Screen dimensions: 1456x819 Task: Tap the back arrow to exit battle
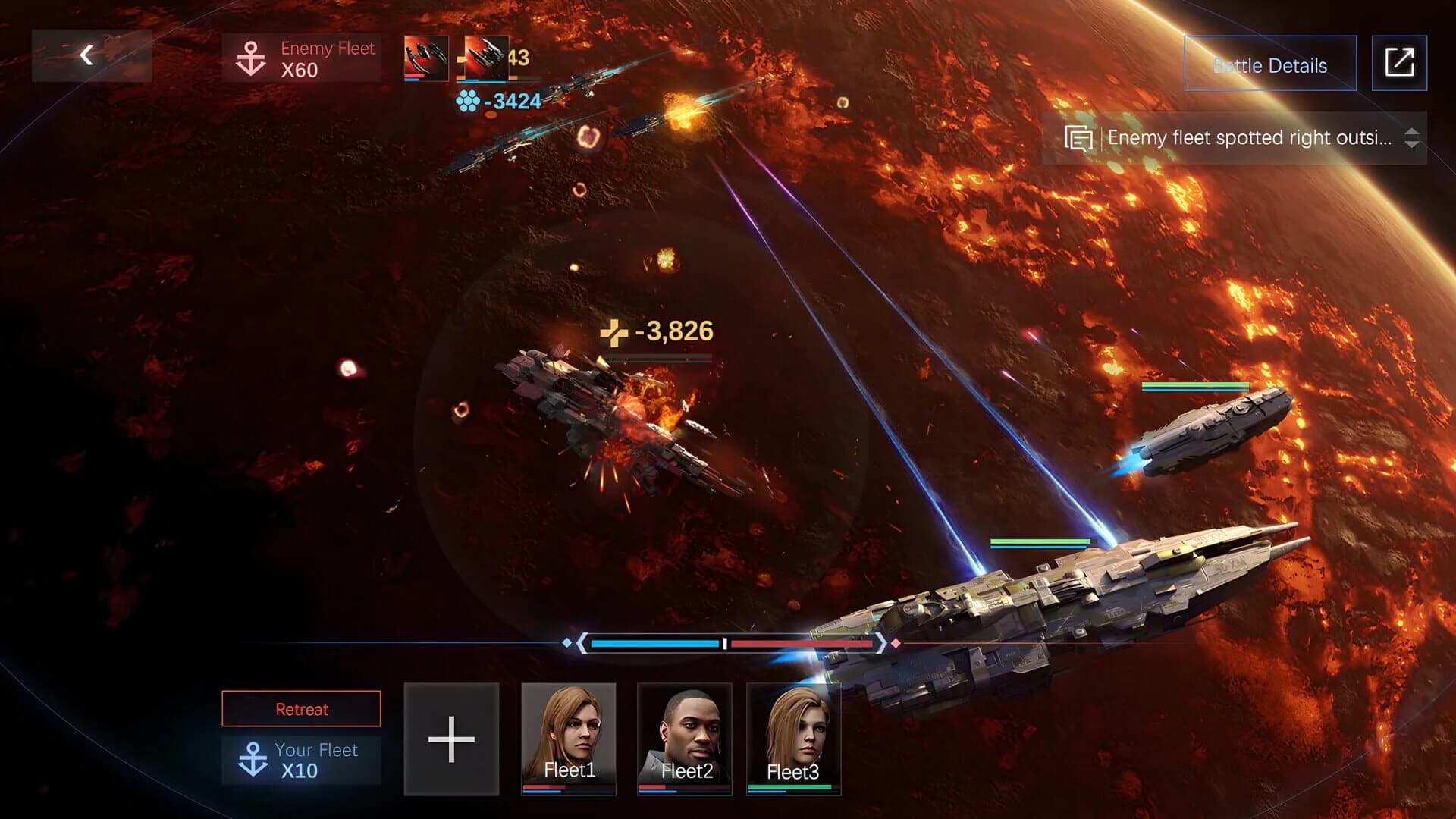point(86,55)
